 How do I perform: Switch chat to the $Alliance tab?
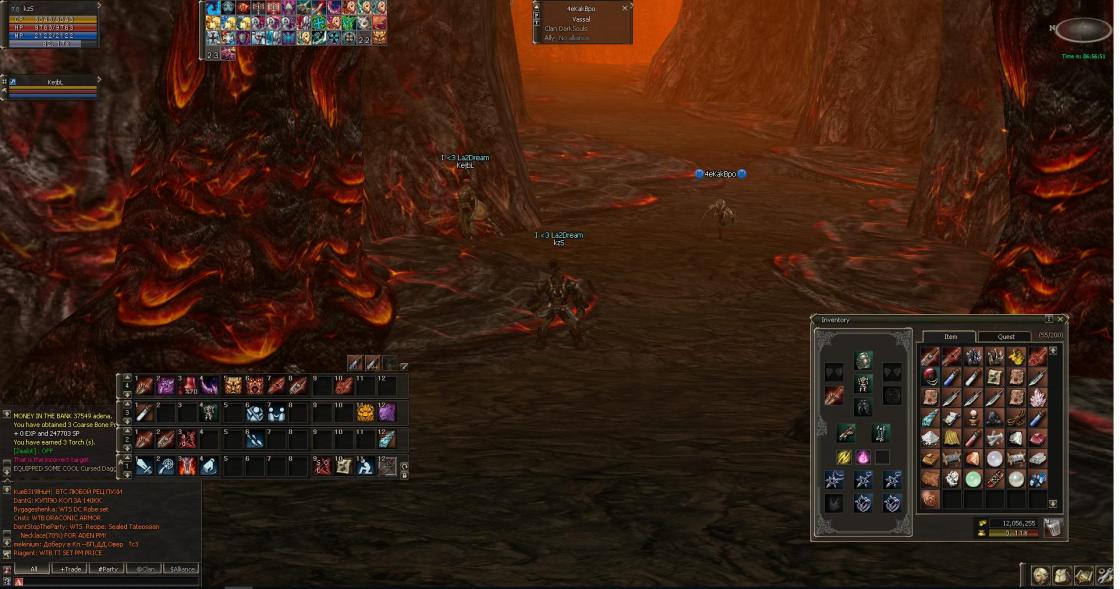(x=181, y=569)
